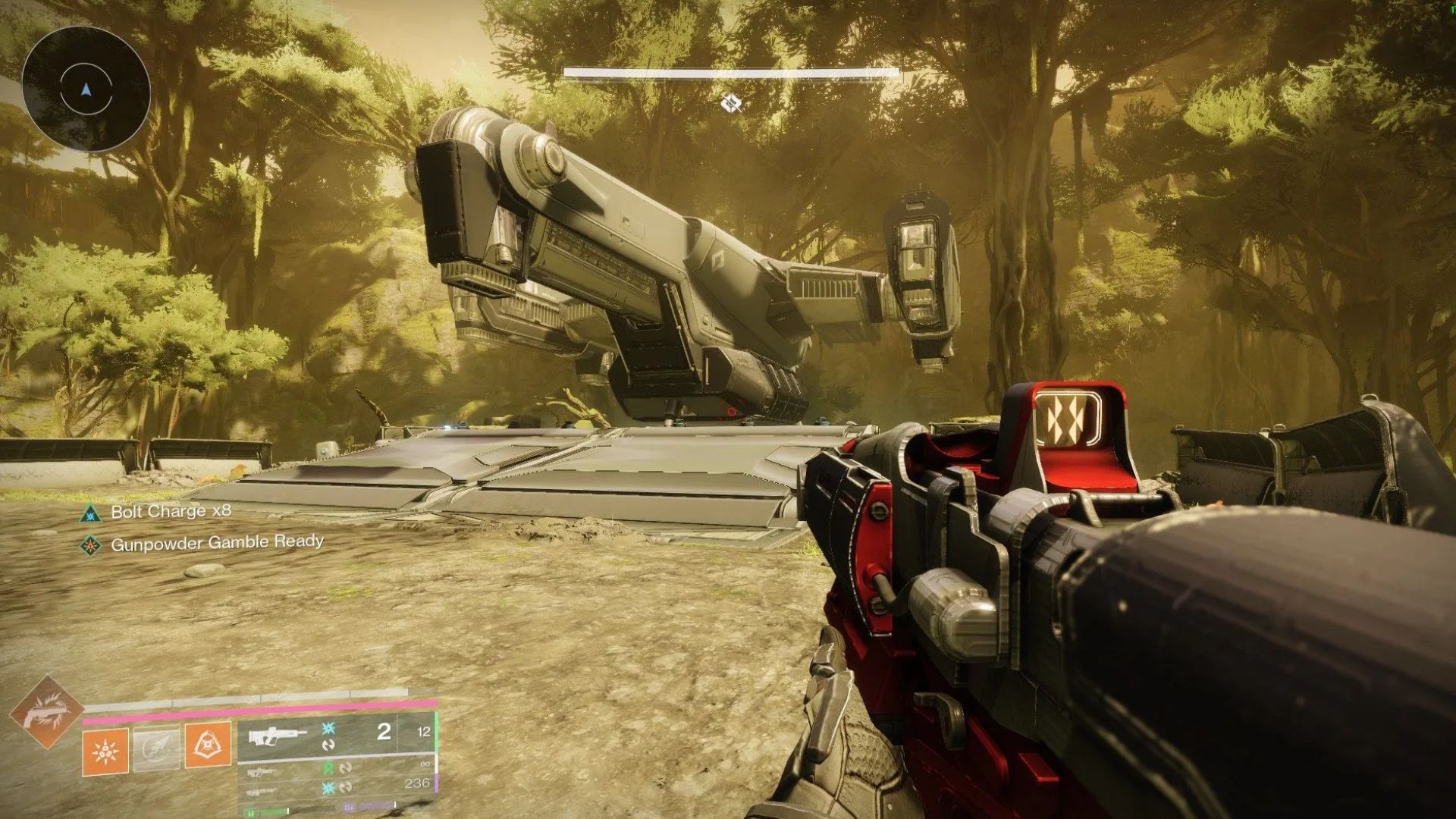The width and height of the screenshot is (1456, 819).
Task: Click the Arc element snowflake beside the ammo count
Action: 328,729
